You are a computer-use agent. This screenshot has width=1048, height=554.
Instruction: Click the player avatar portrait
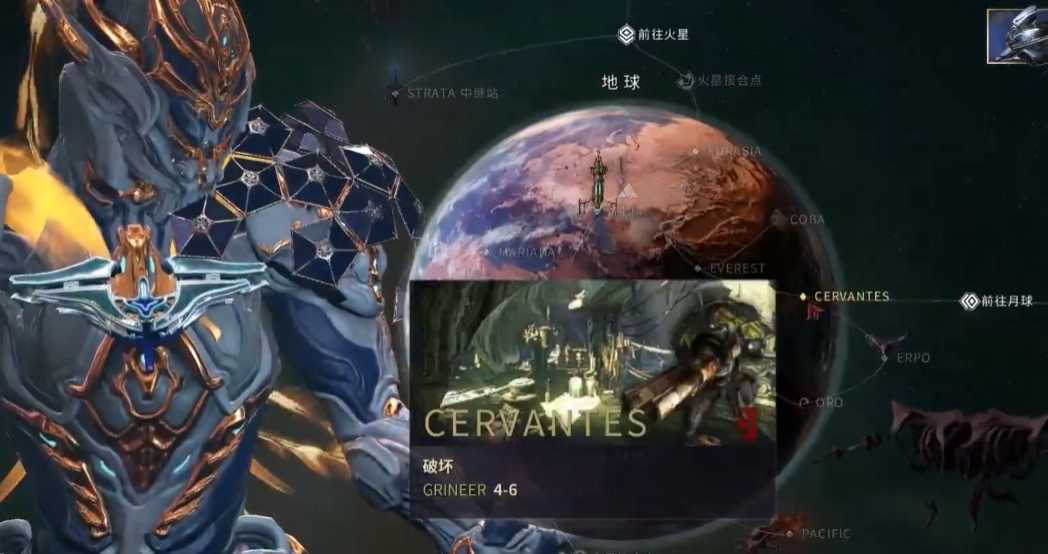click(1017, 38)
